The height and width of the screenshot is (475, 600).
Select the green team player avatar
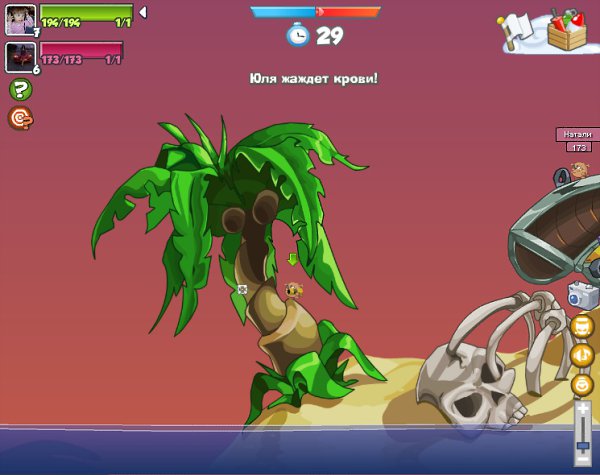20,18
